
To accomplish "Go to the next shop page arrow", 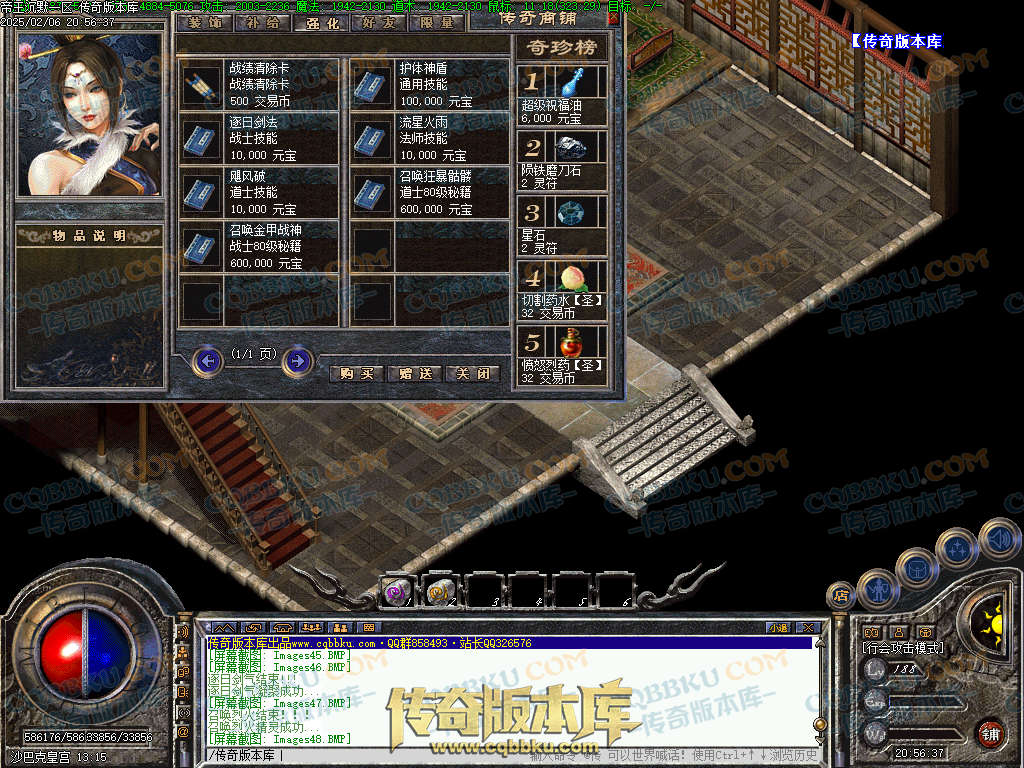I will [297, 360].
